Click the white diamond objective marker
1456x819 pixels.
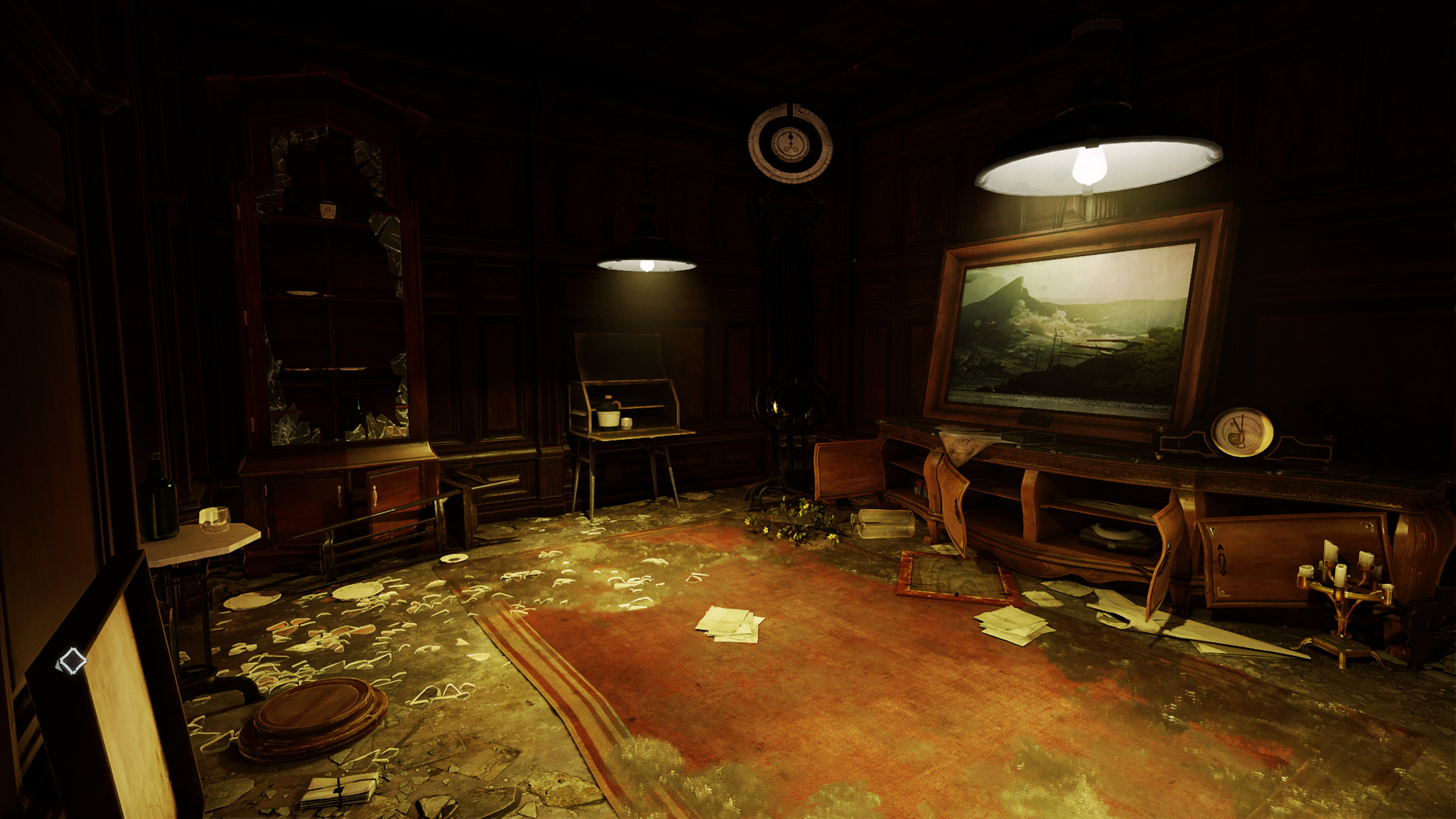[x=72, y=661]
